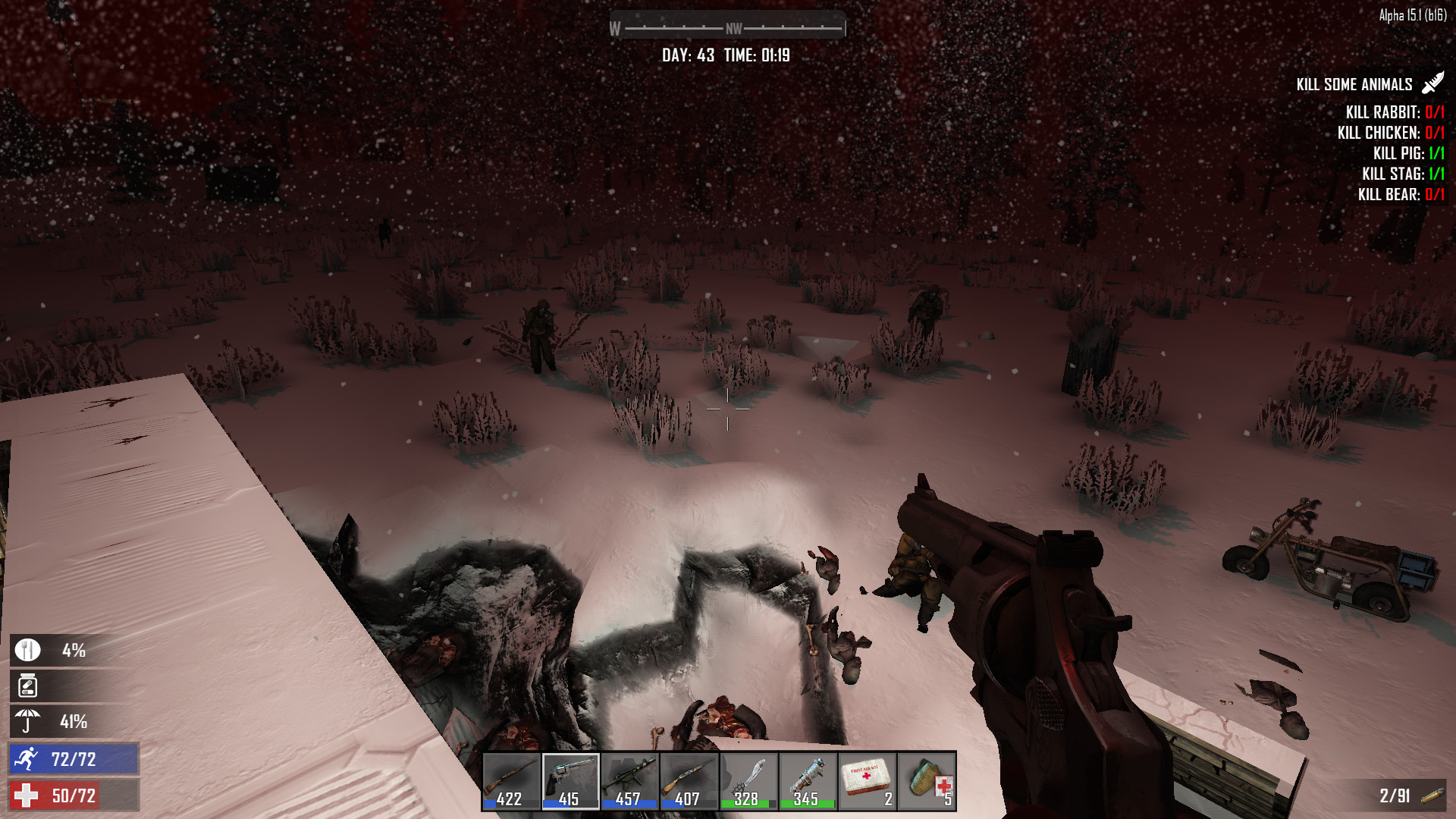Click the compass bar heading strip
1456x819 pixels.
(727, 28)
